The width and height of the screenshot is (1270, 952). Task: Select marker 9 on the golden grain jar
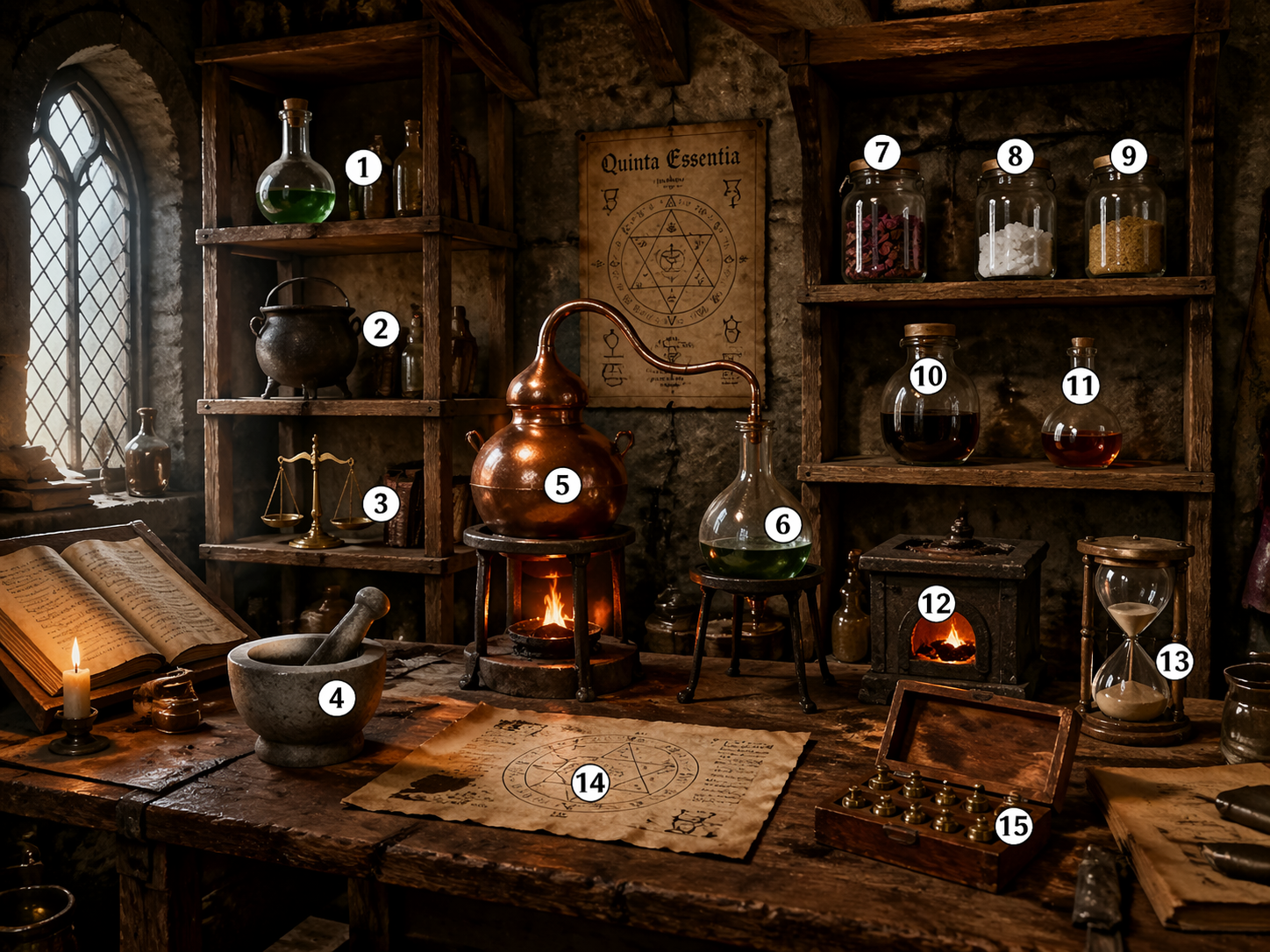tap(1128, 156)
